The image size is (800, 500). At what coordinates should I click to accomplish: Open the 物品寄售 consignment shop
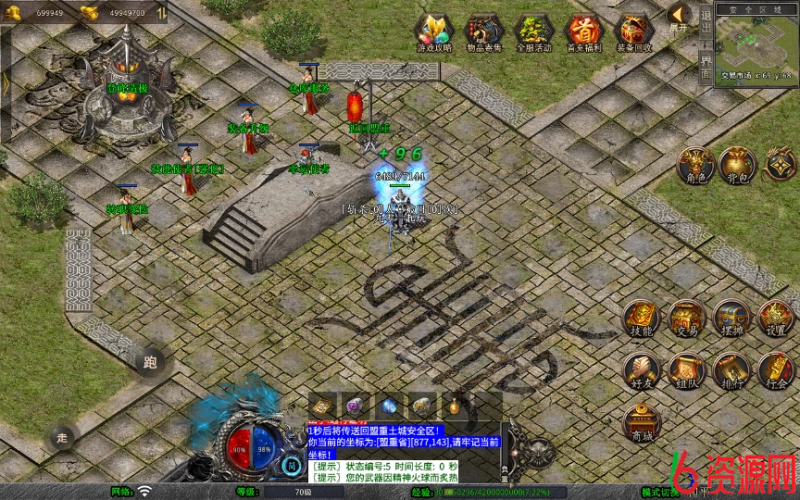(485, 31)
